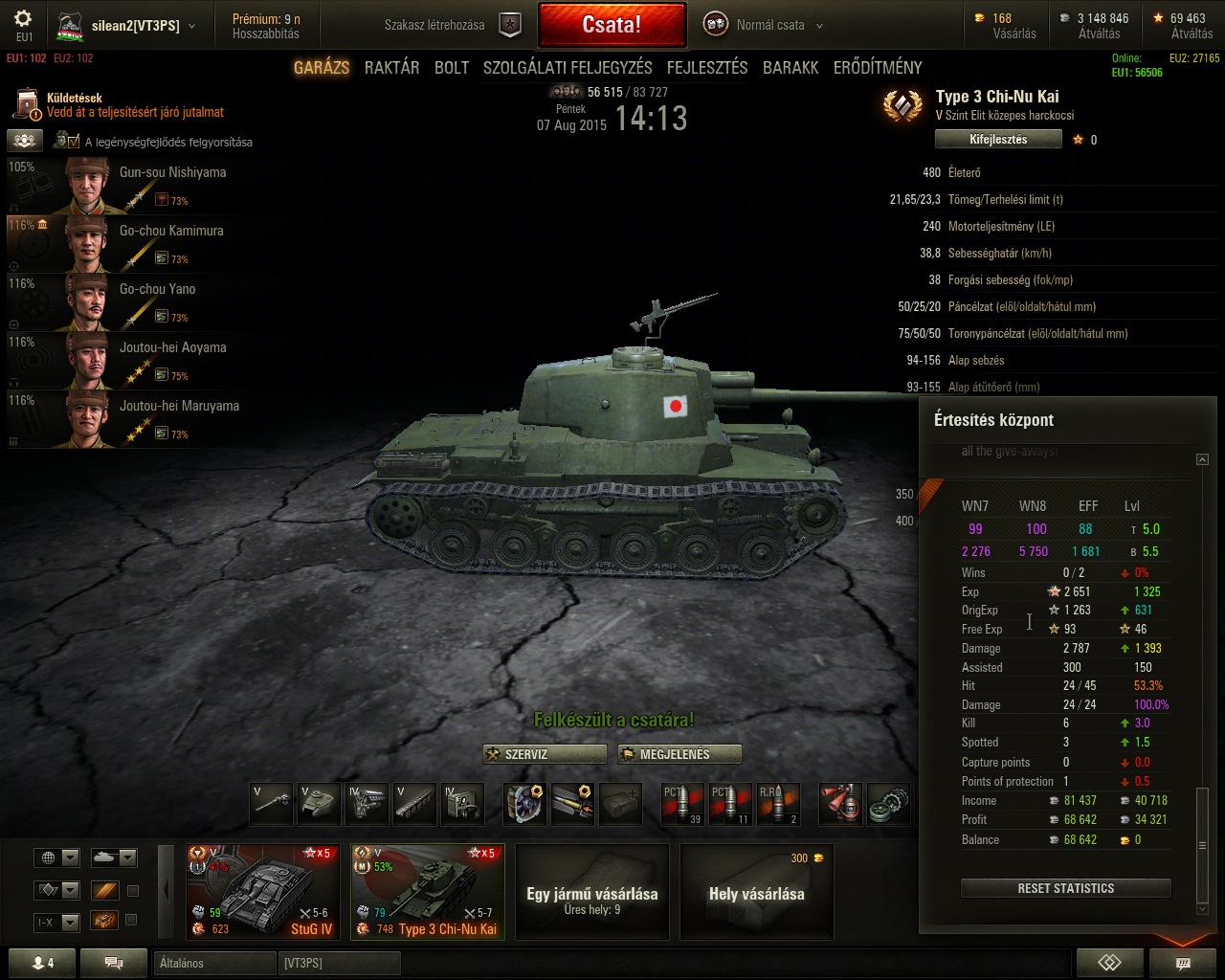Purchase a garage slot with Hely vásárlása

[756, 892]
